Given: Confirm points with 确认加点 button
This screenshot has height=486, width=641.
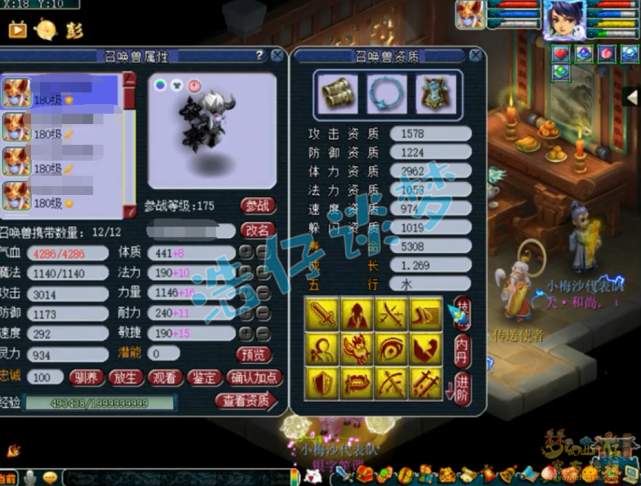Looking at the screenshot, I should coord(255,378).
